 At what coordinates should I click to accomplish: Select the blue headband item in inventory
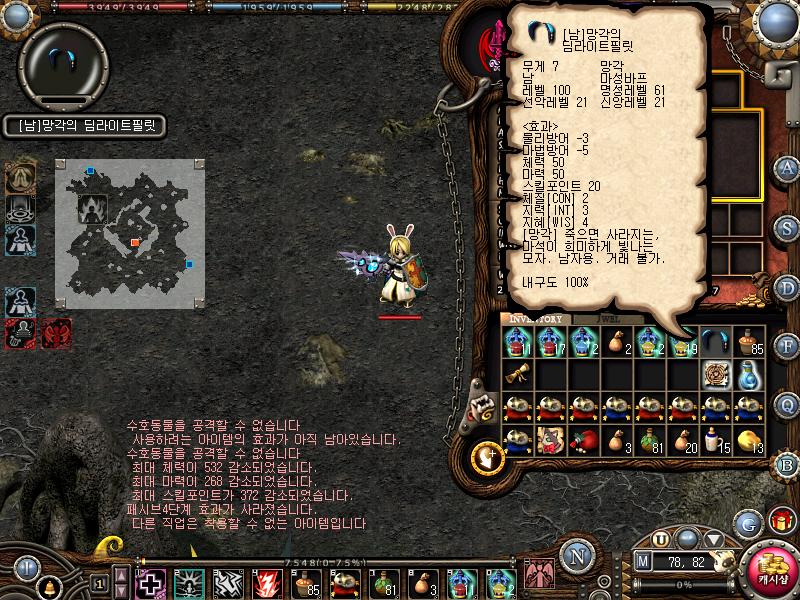tap(715, 342)
